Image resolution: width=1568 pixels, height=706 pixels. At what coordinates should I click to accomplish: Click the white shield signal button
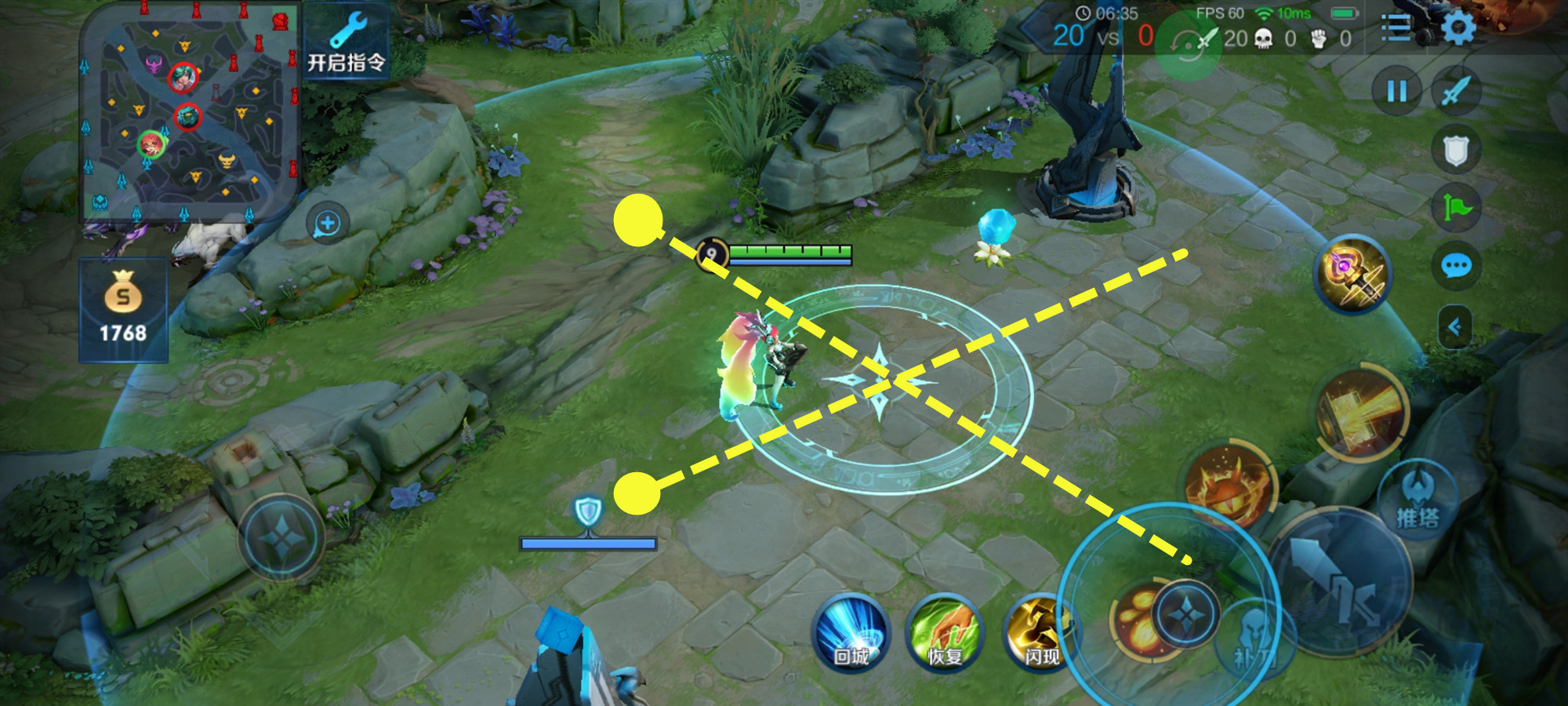pos(1456,150)
